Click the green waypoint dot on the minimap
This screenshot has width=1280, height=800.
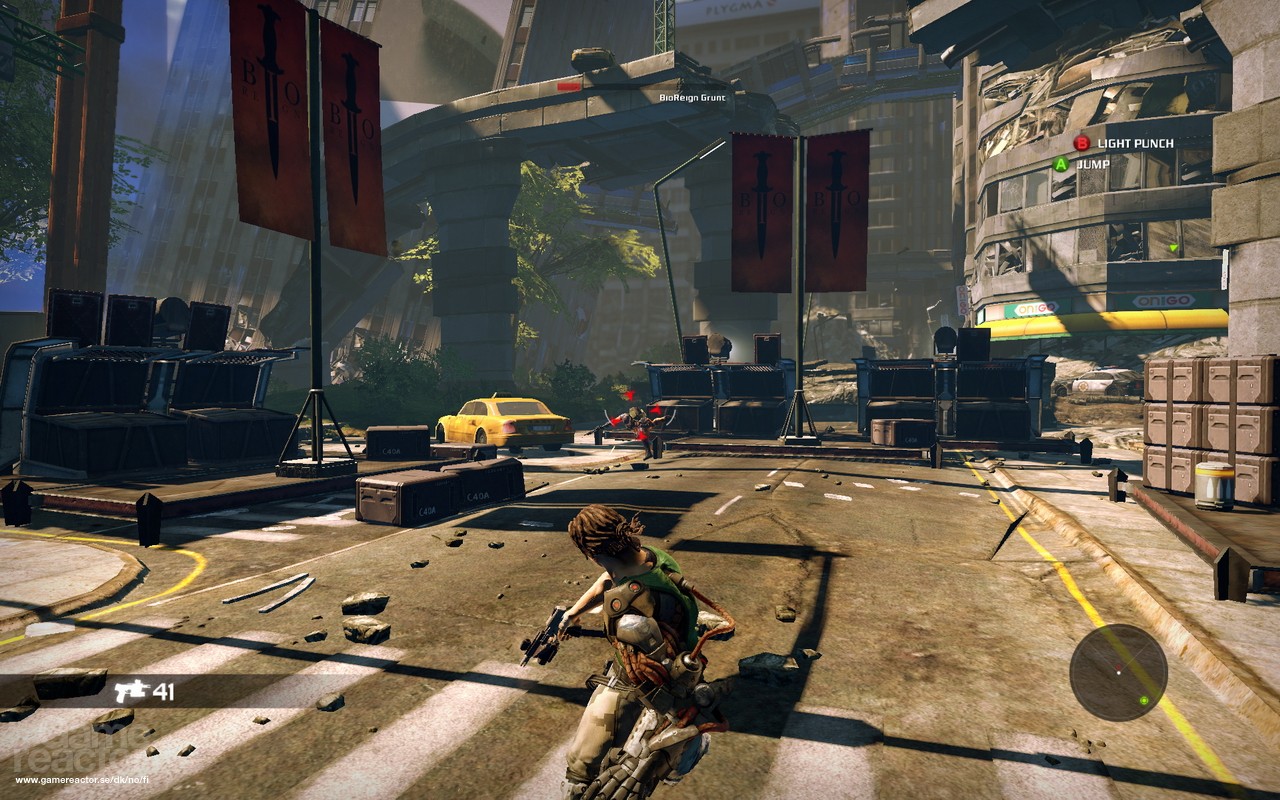pos(1144,700)
